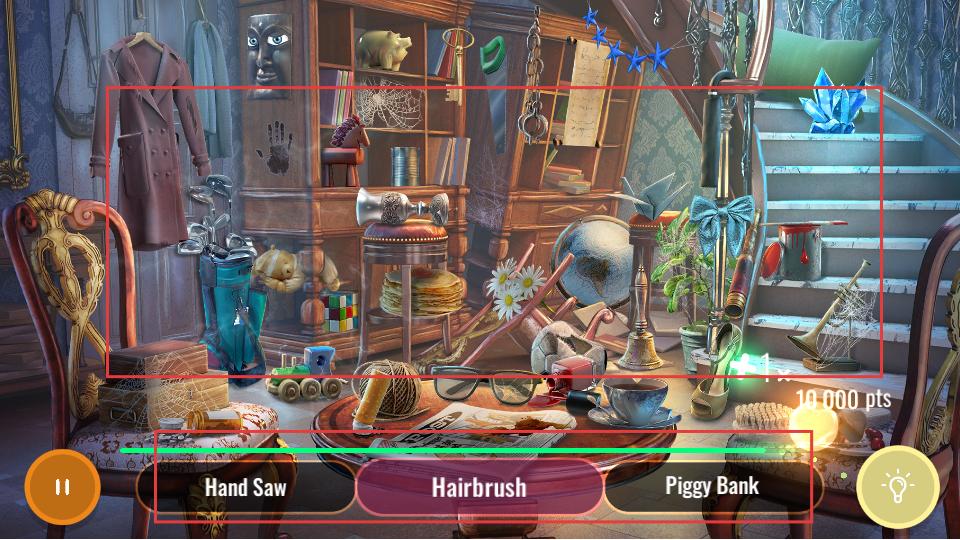Use the lightbulb hint button
Screen dimensions: 960x540
pos(897,487)
